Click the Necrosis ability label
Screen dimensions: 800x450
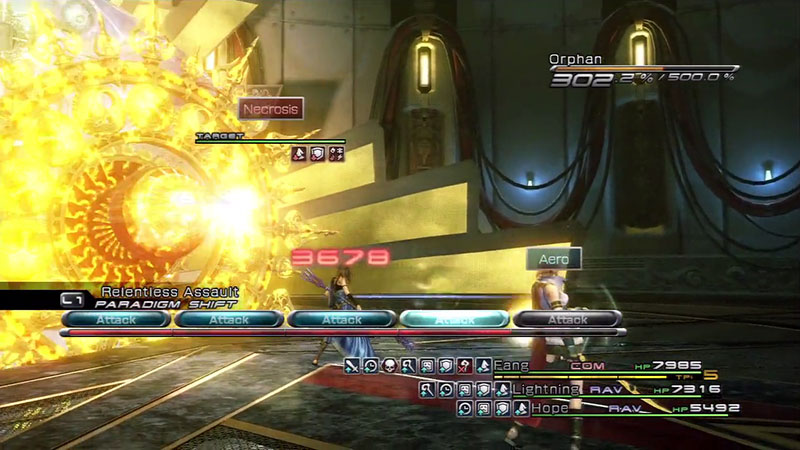point(270,109)
